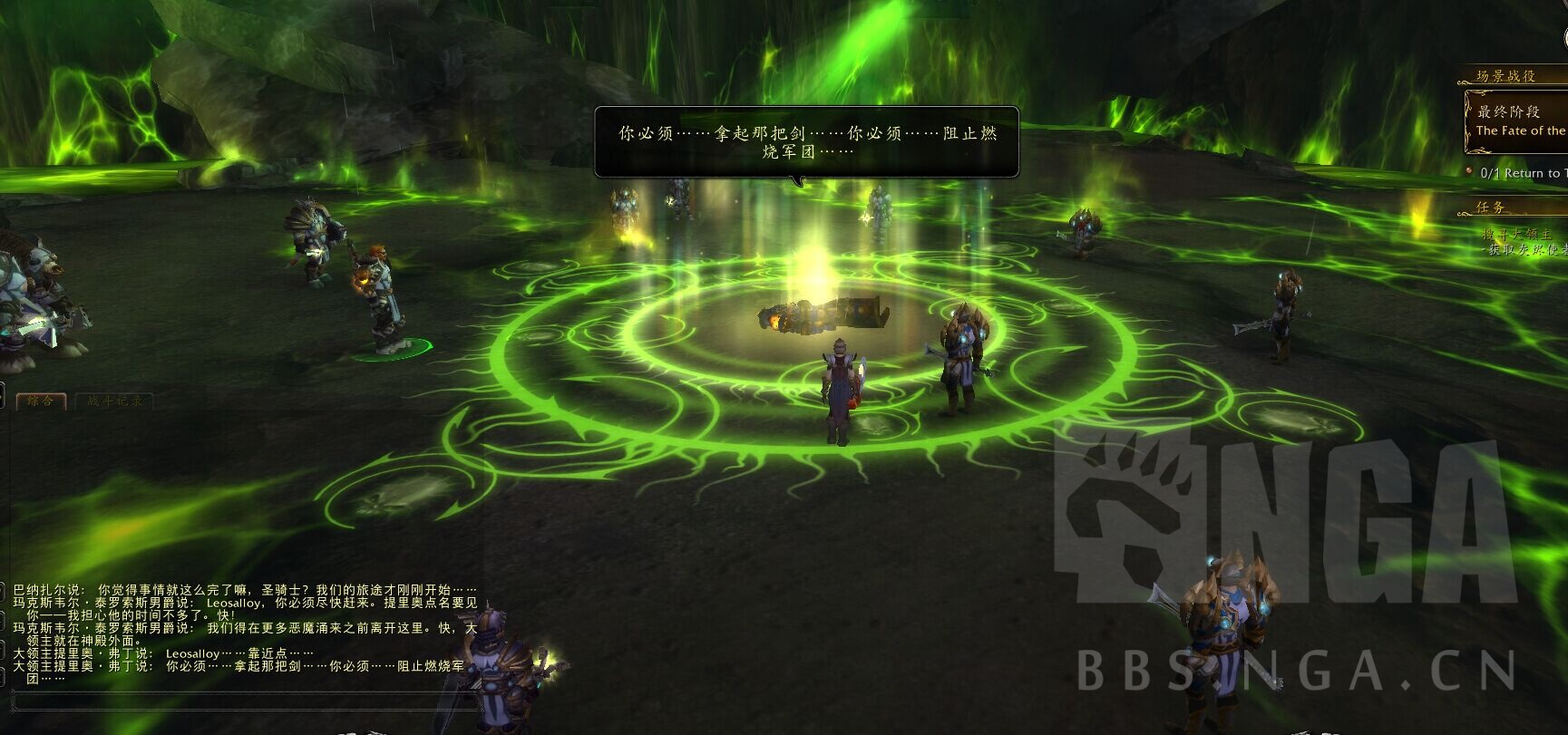Collapse the 任务 quest tracker header
Viewport: 1568px width, 735px height.
pos(1491,207)
